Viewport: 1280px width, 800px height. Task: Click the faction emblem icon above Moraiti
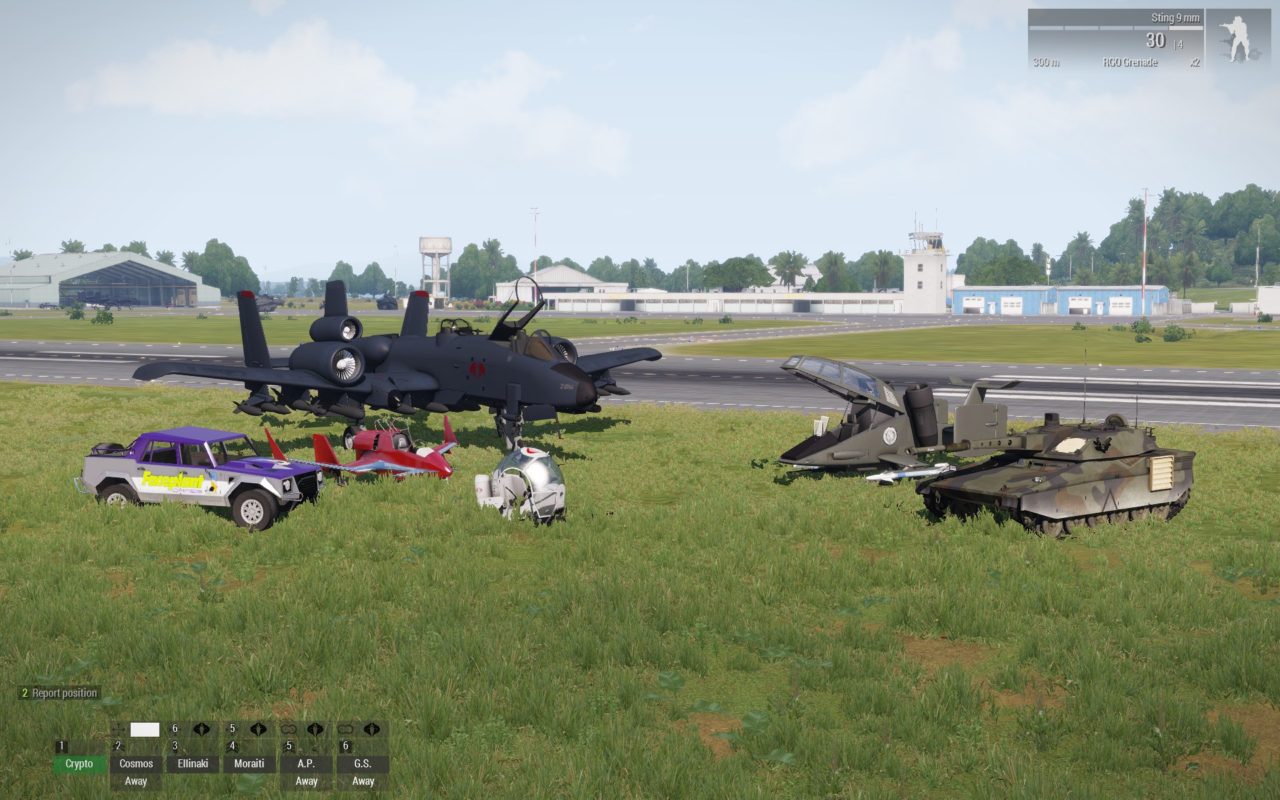tap(259, 728)
